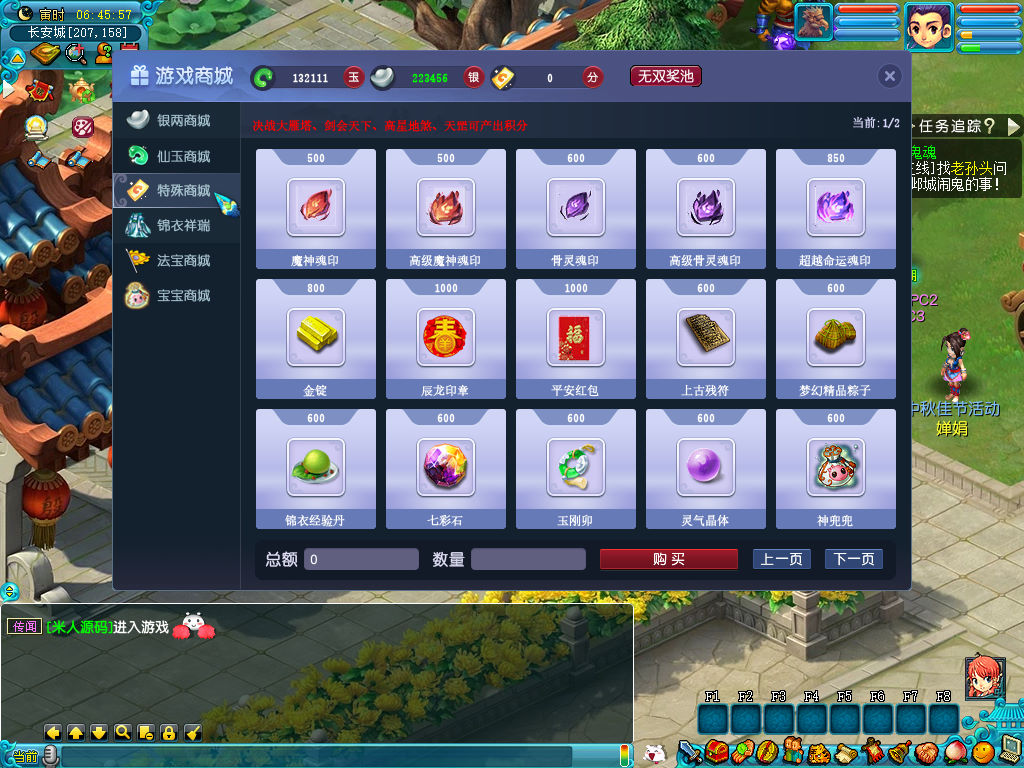Image resolution: width=1024 pixels, height=768 pixels.
Task: Go to the previous page (上一页)
Action: [x=781, y=559]
